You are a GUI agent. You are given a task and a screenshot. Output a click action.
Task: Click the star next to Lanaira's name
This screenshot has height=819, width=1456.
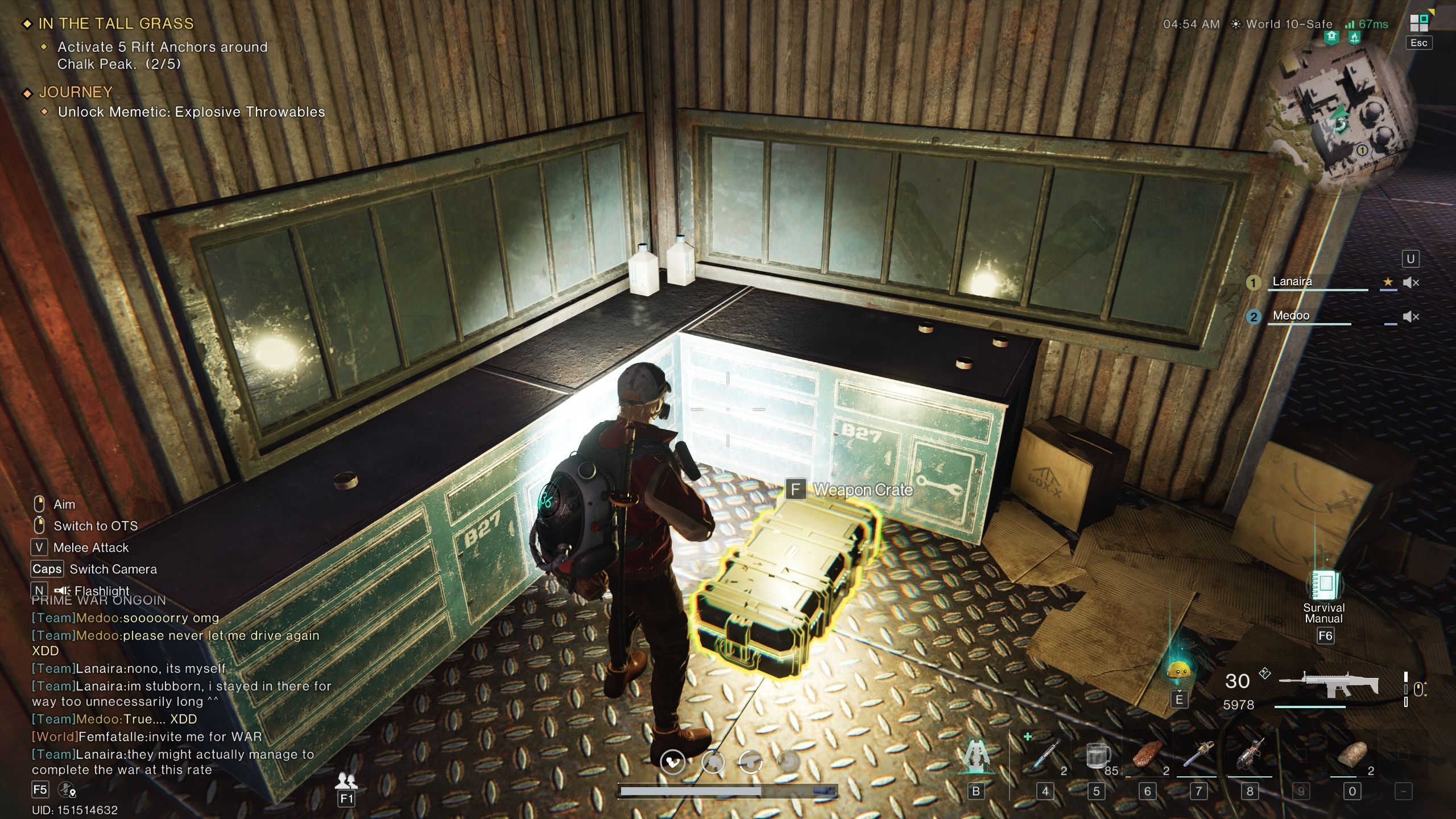(1389, 282)
